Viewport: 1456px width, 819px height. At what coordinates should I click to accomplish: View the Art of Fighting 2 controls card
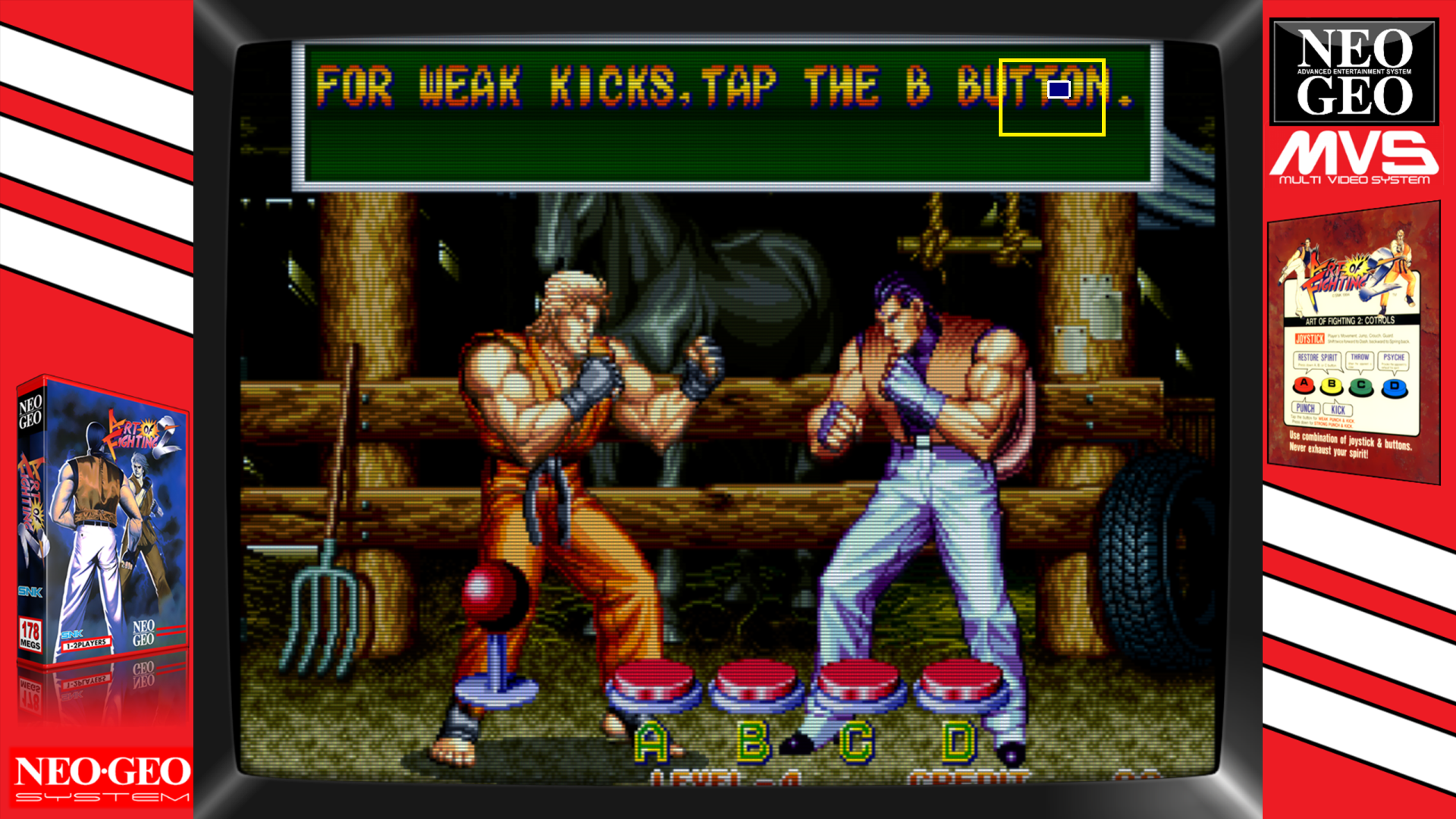point(1353,343)
